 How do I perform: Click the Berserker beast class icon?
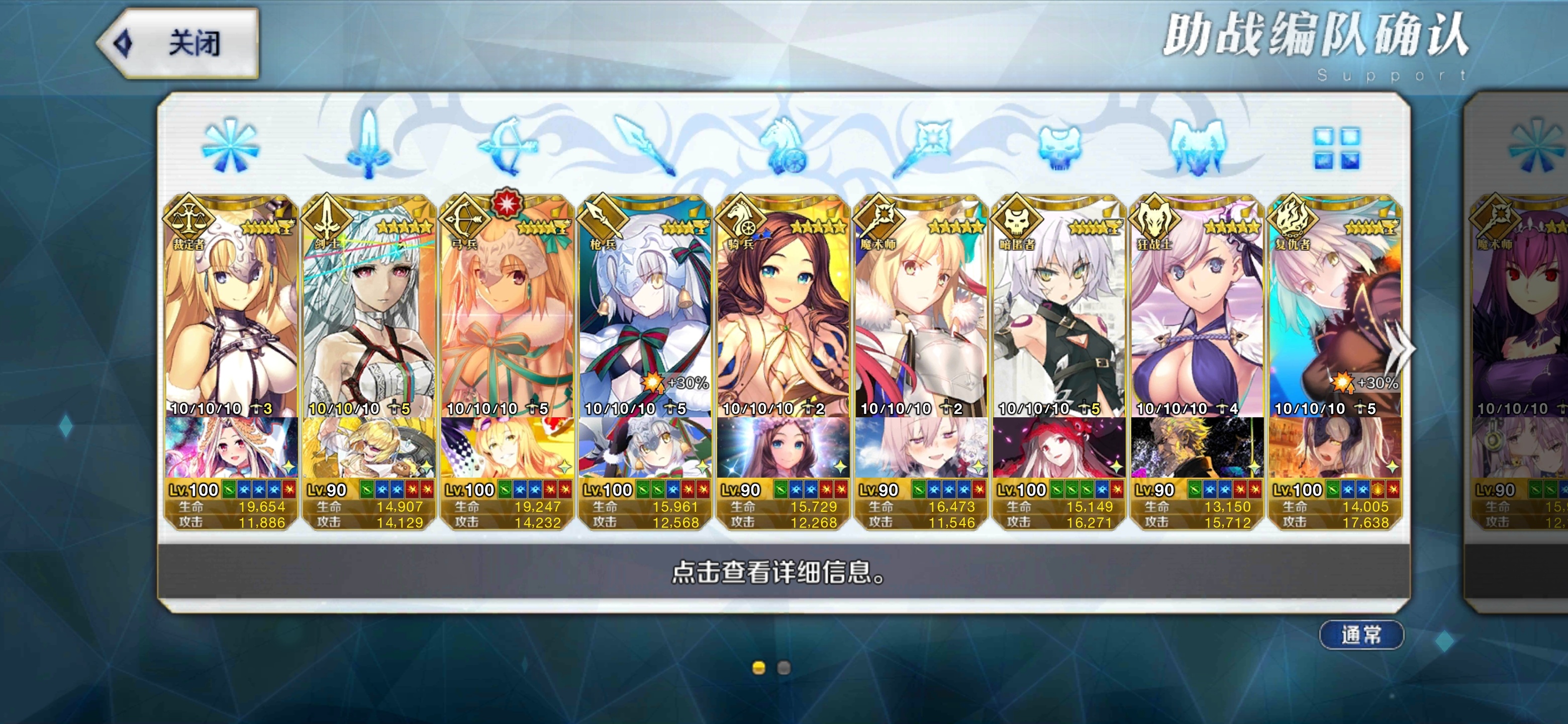click(1197, 147)
